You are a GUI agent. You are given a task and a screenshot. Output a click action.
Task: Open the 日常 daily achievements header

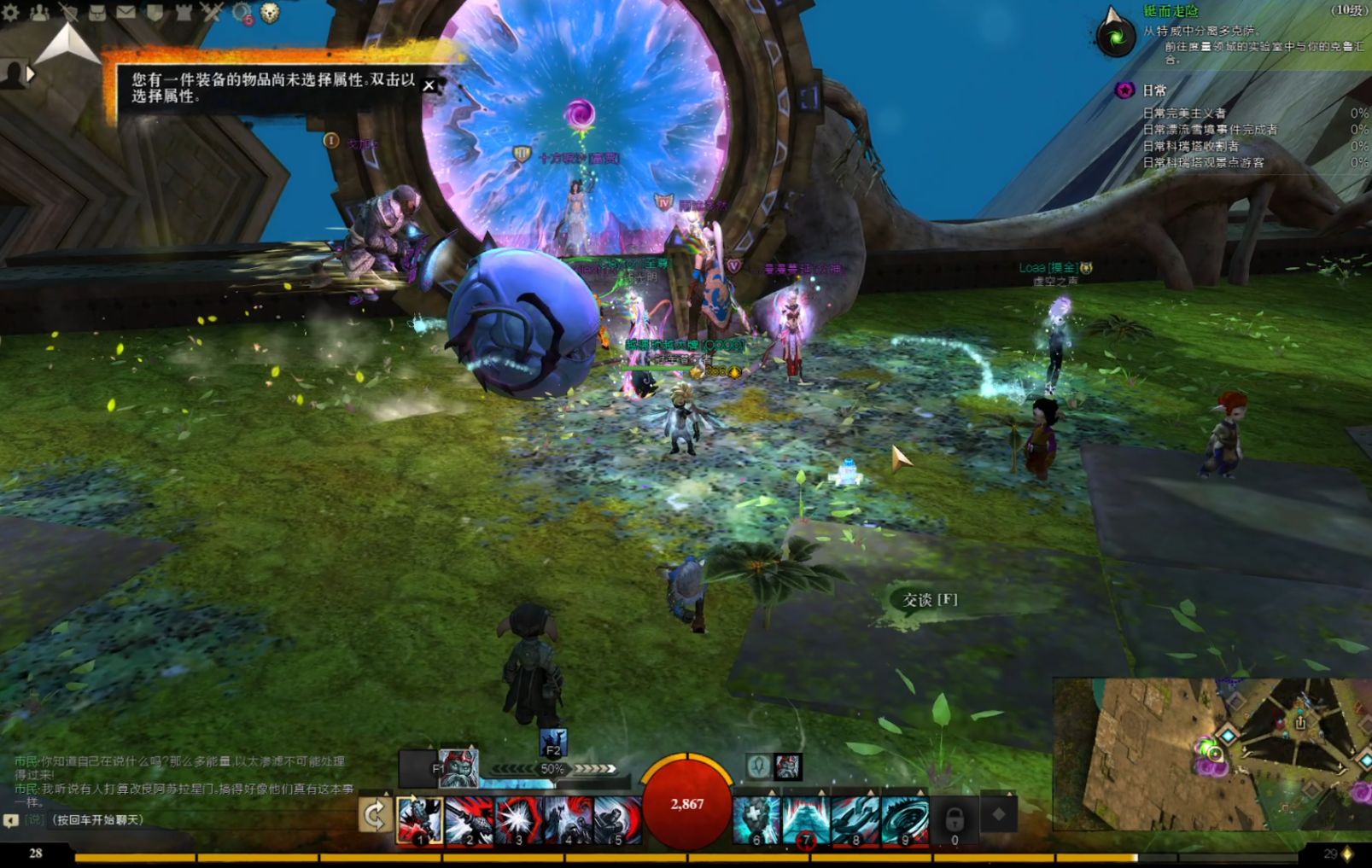[x=1154, y=90]
